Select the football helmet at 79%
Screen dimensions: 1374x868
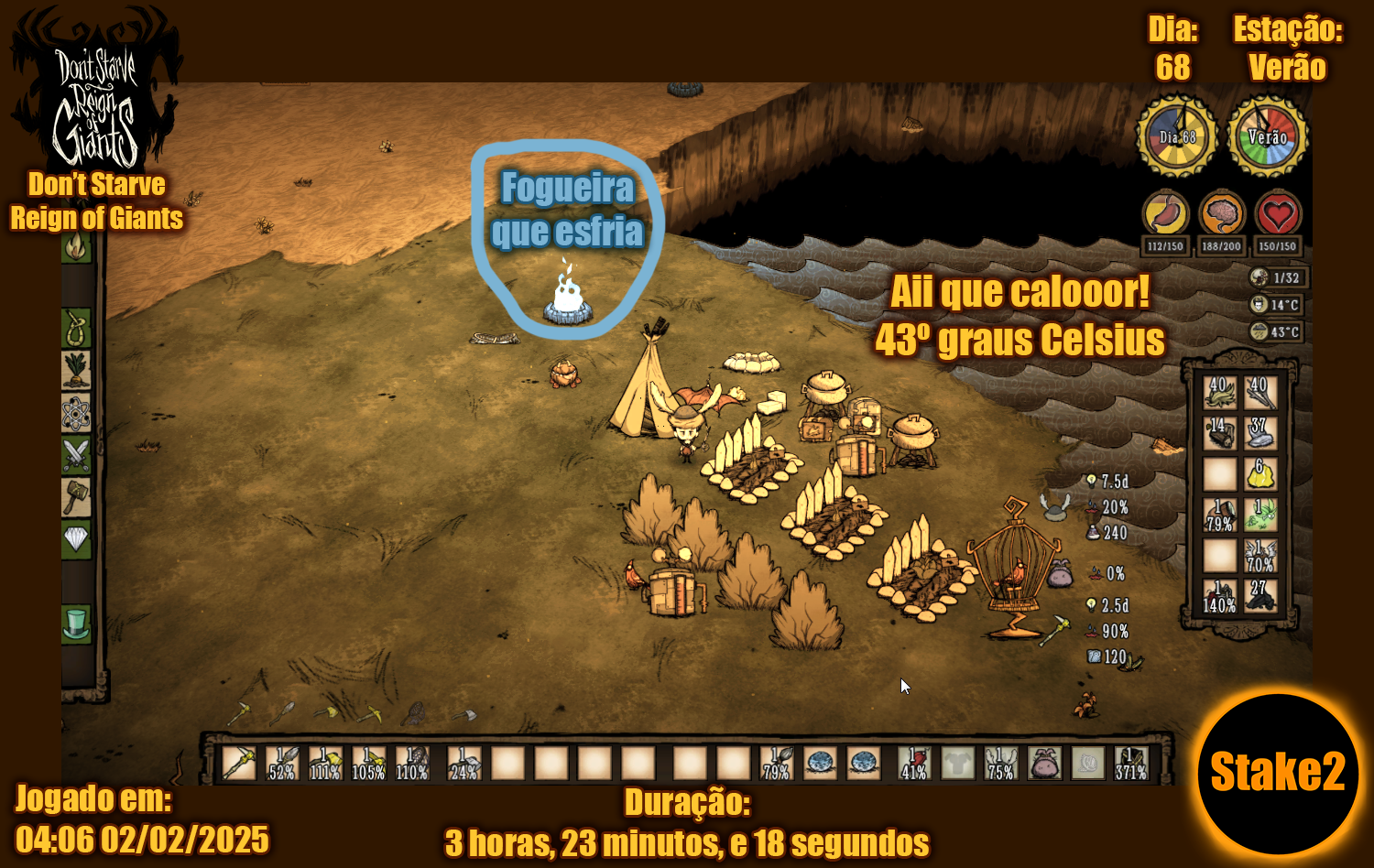tap(1220, 515)
